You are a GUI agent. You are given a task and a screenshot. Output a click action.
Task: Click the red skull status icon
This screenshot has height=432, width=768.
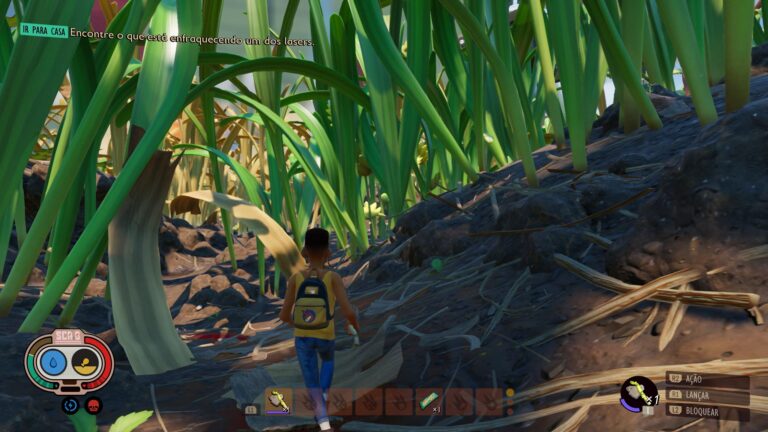tap(94, 405)
